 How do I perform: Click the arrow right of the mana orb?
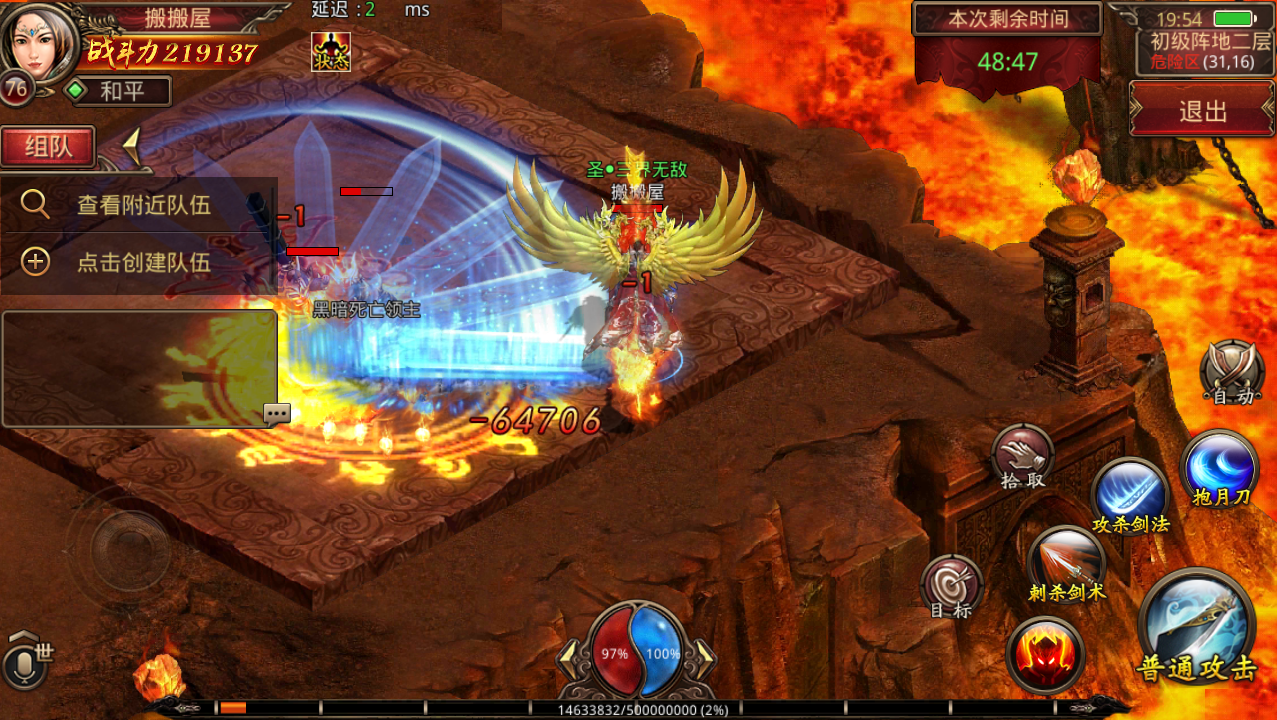[704, 653]
